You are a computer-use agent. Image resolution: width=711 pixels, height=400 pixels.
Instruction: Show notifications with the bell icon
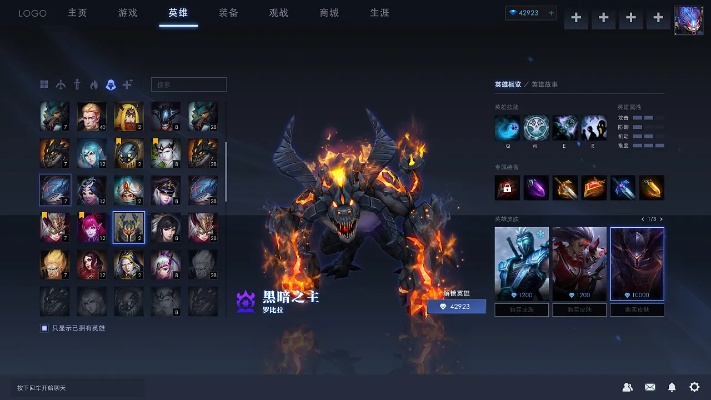point(672,387)
